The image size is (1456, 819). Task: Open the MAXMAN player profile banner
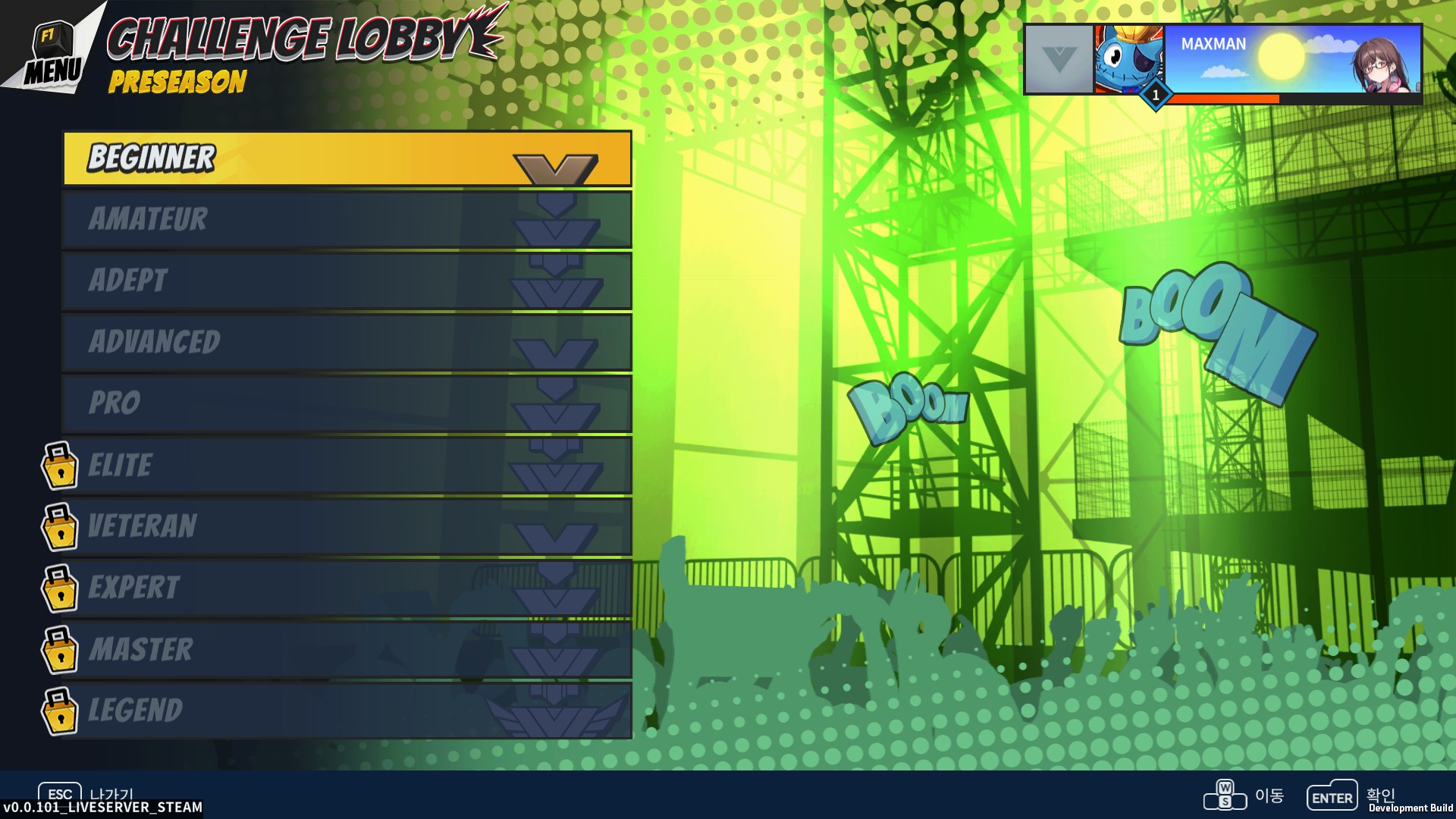[1291, 59]
